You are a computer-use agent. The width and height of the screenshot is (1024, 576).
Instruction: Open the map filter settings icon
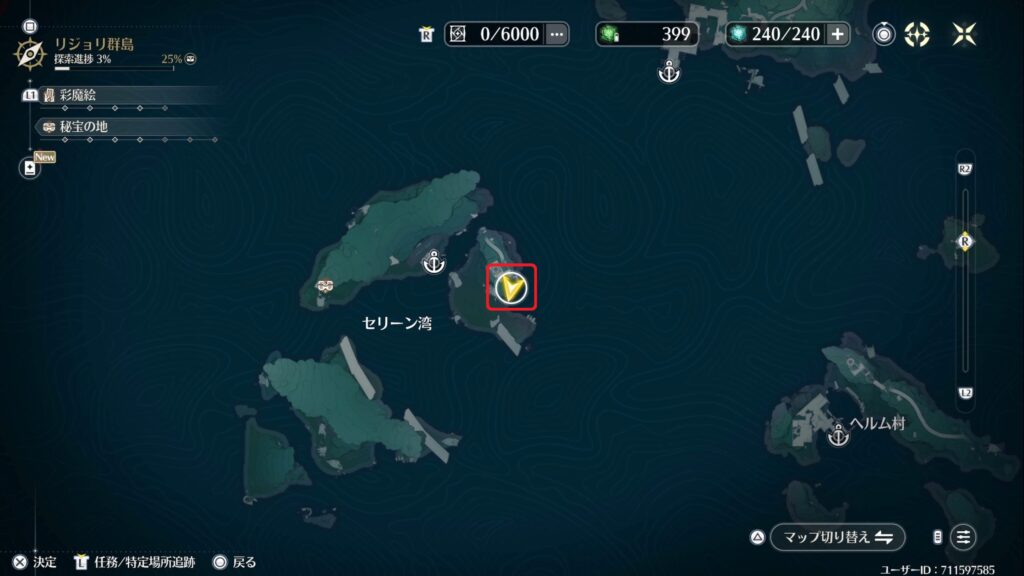point(963,537)
